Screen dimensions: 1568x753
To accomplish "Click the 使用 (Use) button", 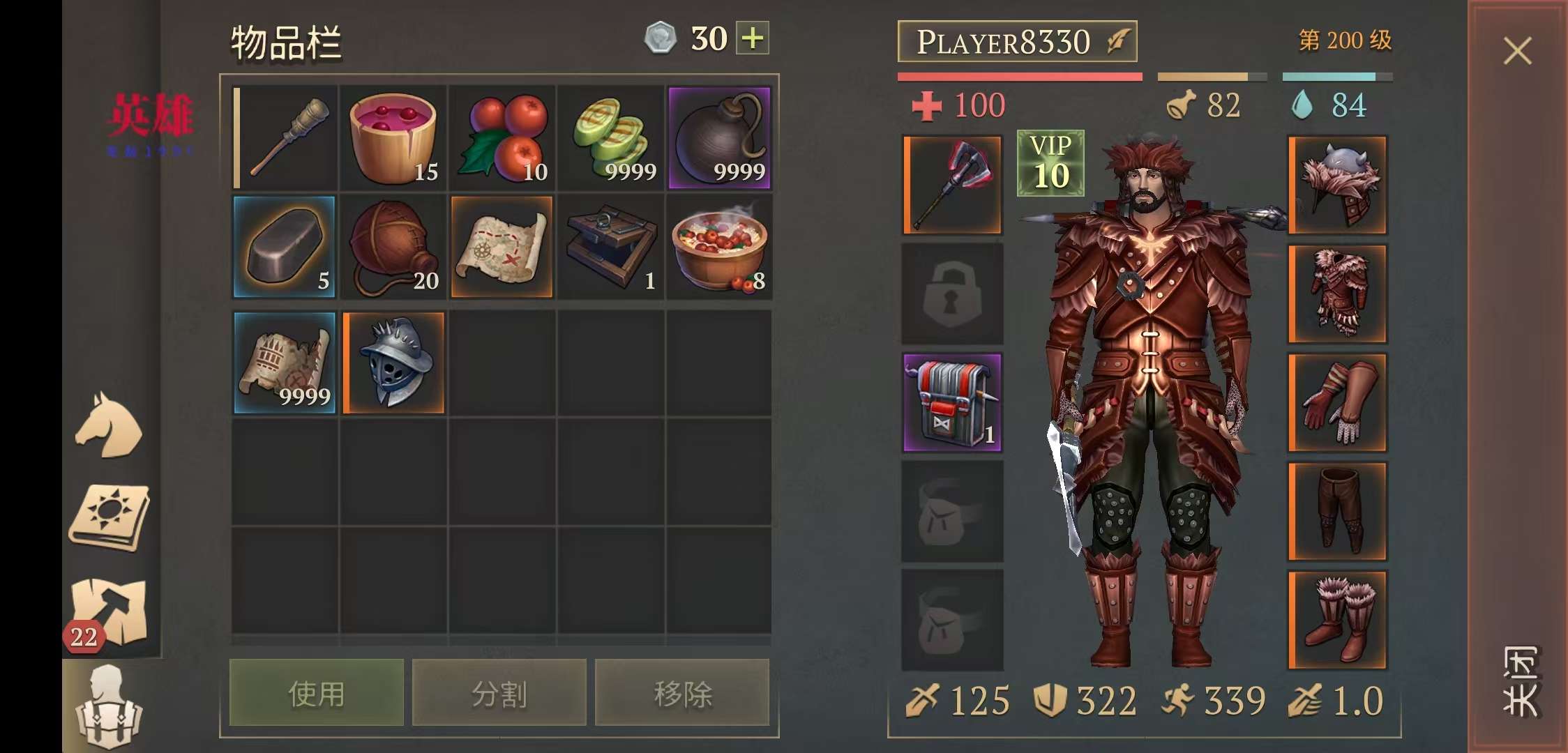I will [x=316, y=694].
